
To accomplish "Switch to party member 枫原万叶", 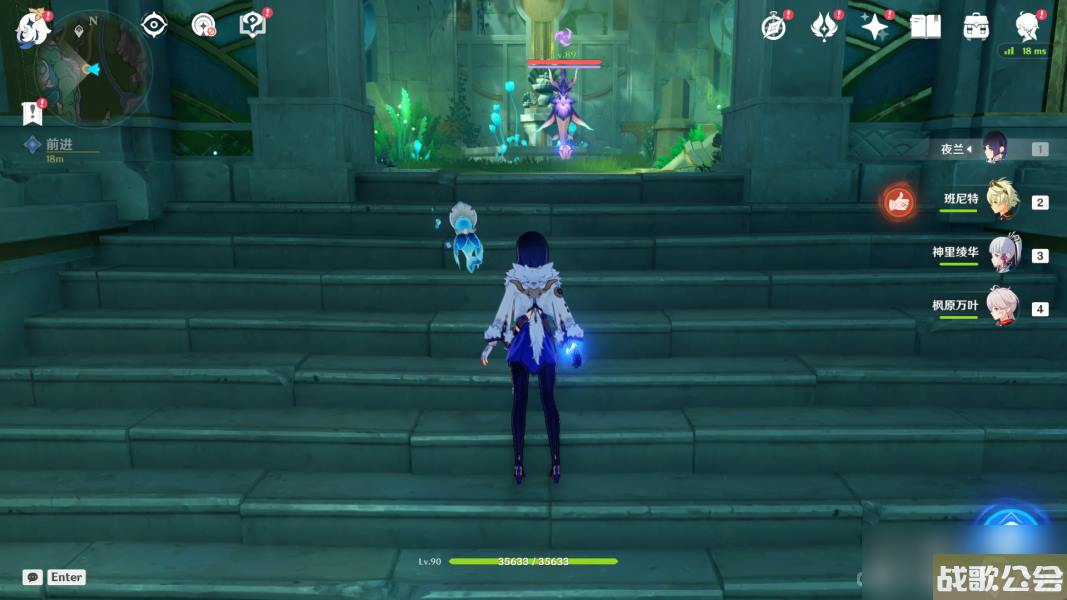I will pyautogui.click(x=1001, y=306).
